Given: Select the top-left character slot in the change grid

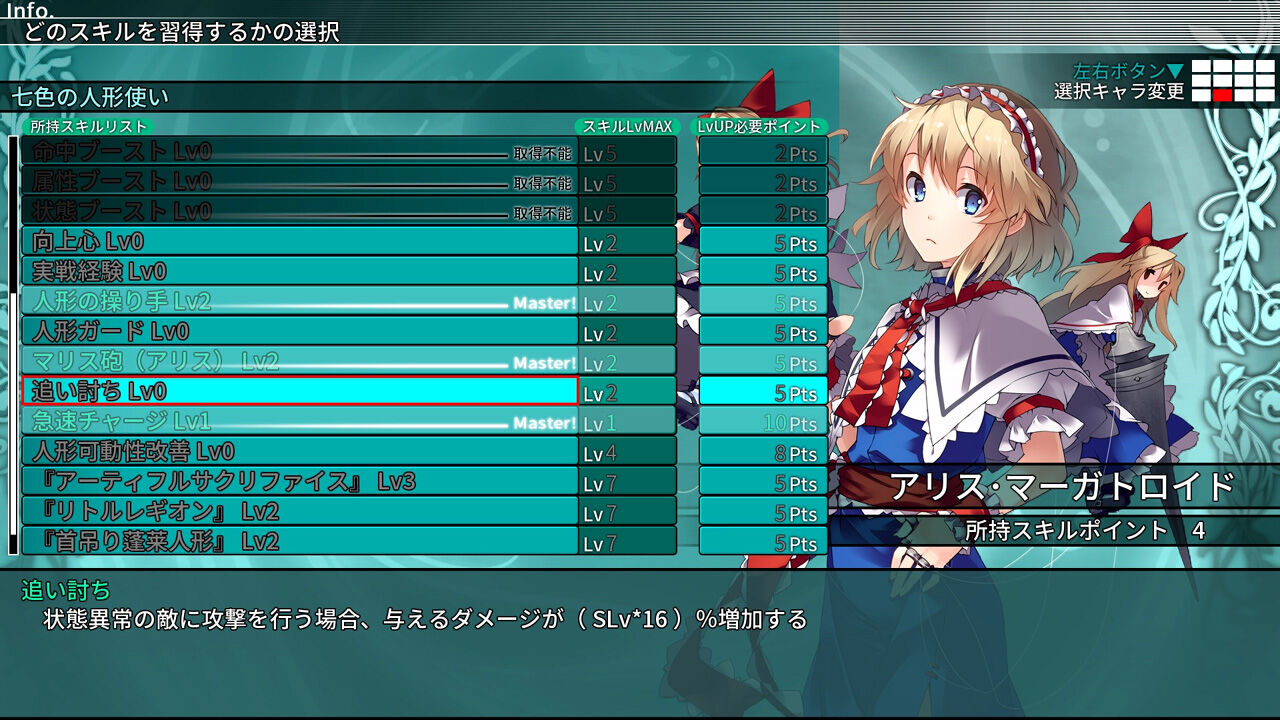Looking at the screenshot, I should (x=1201, y=66).
